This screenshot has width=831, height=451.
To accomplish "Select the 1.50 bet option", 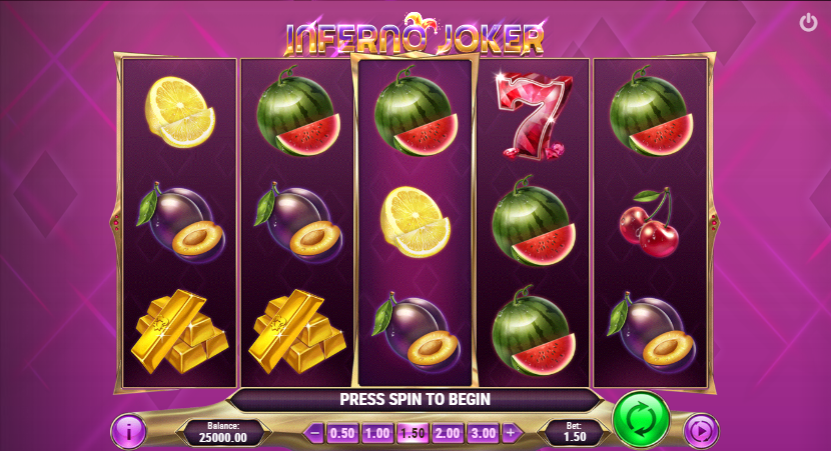I will pos(412,433).
